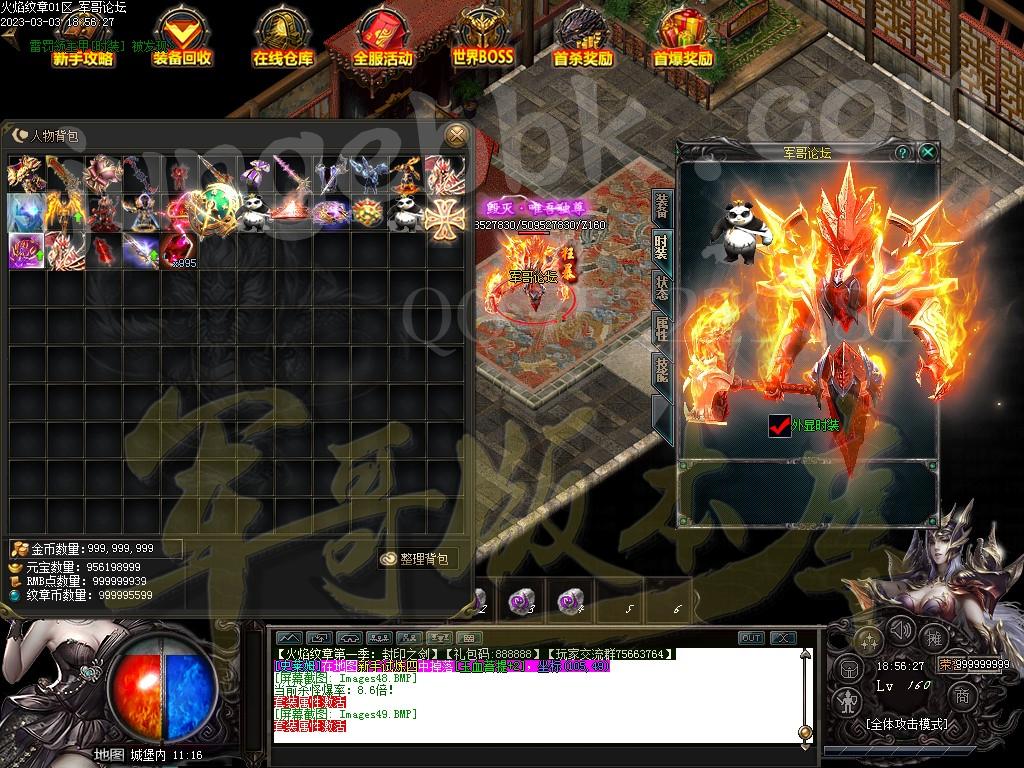Close the 人物背包 inventory window

tap(457, 135)
